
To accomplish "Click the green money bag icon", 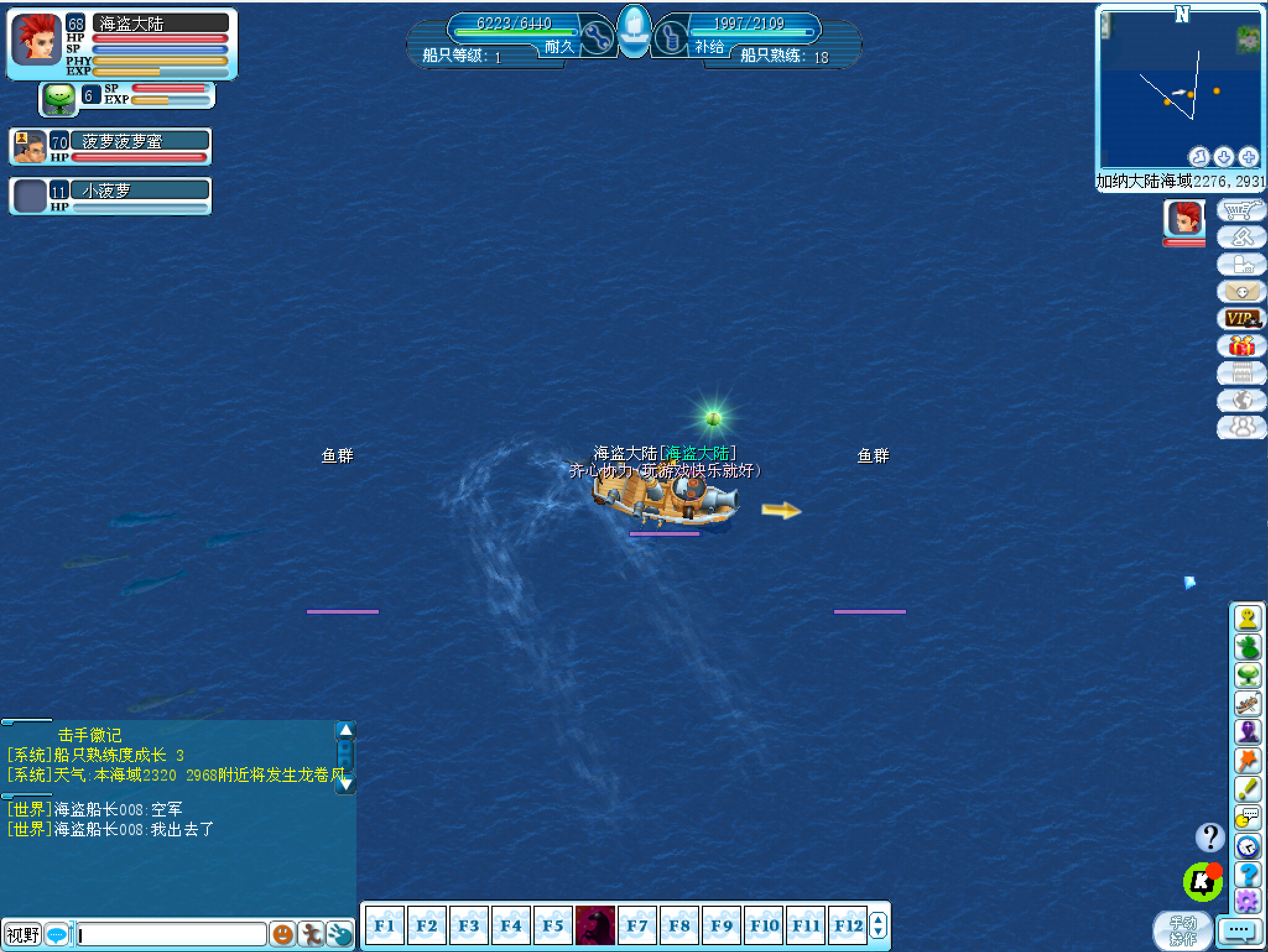I will click(1248, 646).
